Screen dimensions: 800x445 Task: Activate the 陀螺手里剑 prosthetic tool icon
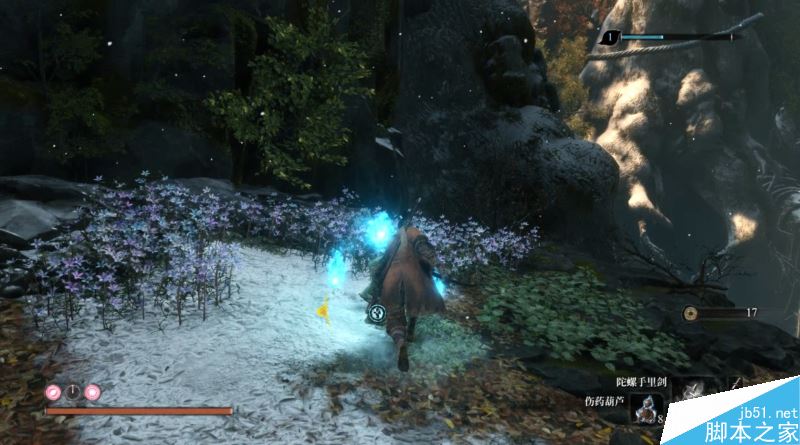(693, 392)
